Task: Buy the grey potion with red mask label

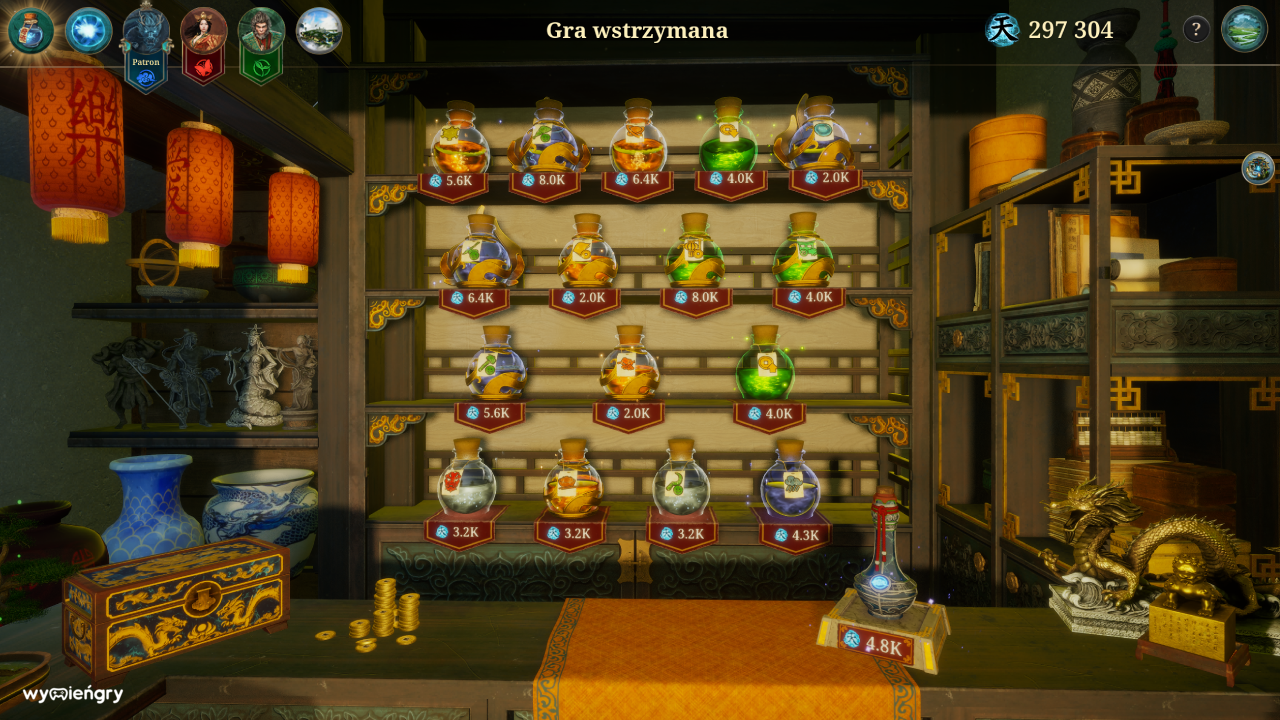Action: [466, 483]
